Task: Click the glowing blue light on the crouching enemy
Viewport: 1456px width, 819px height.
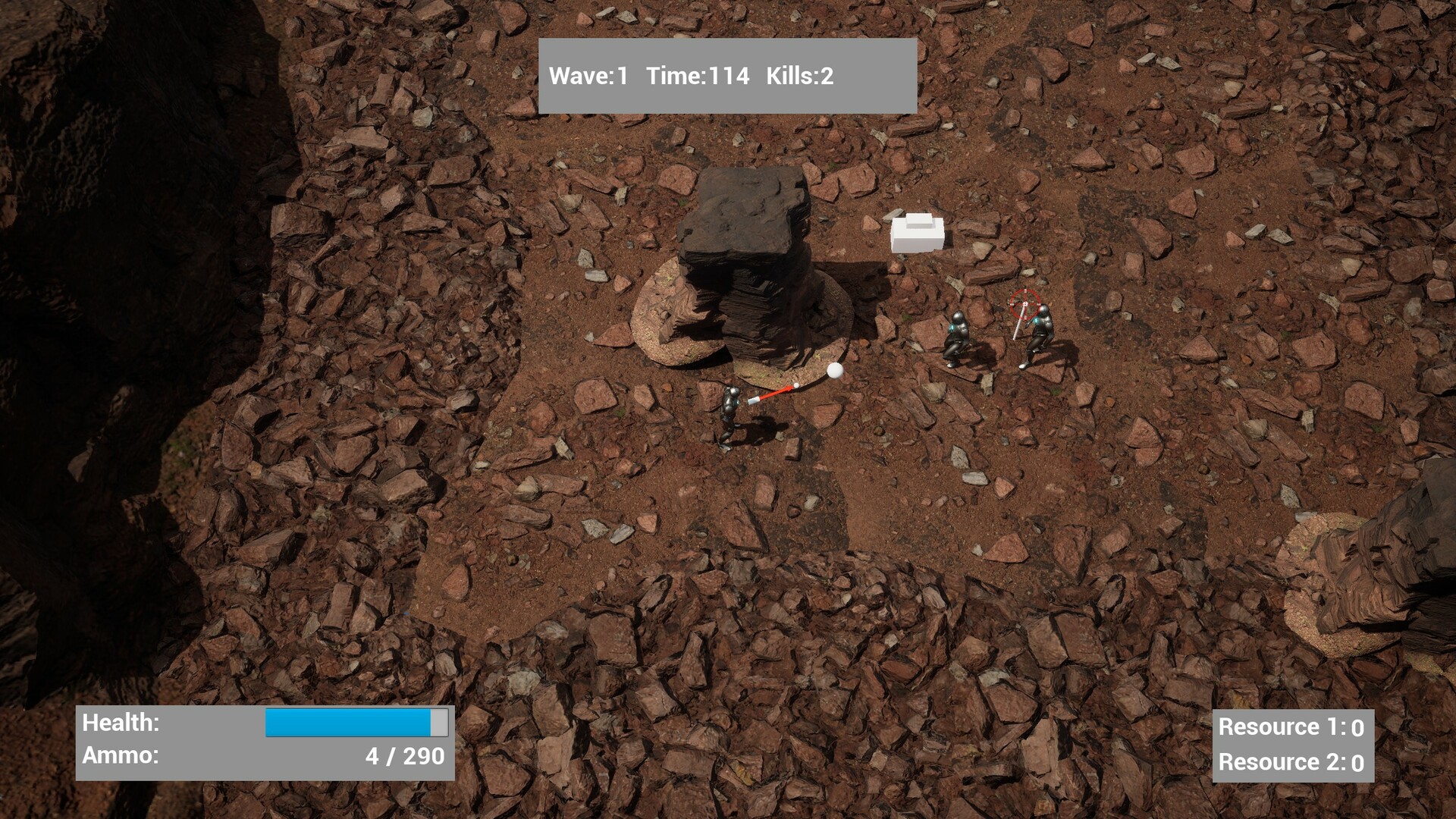Action: (x=954, y=328)
